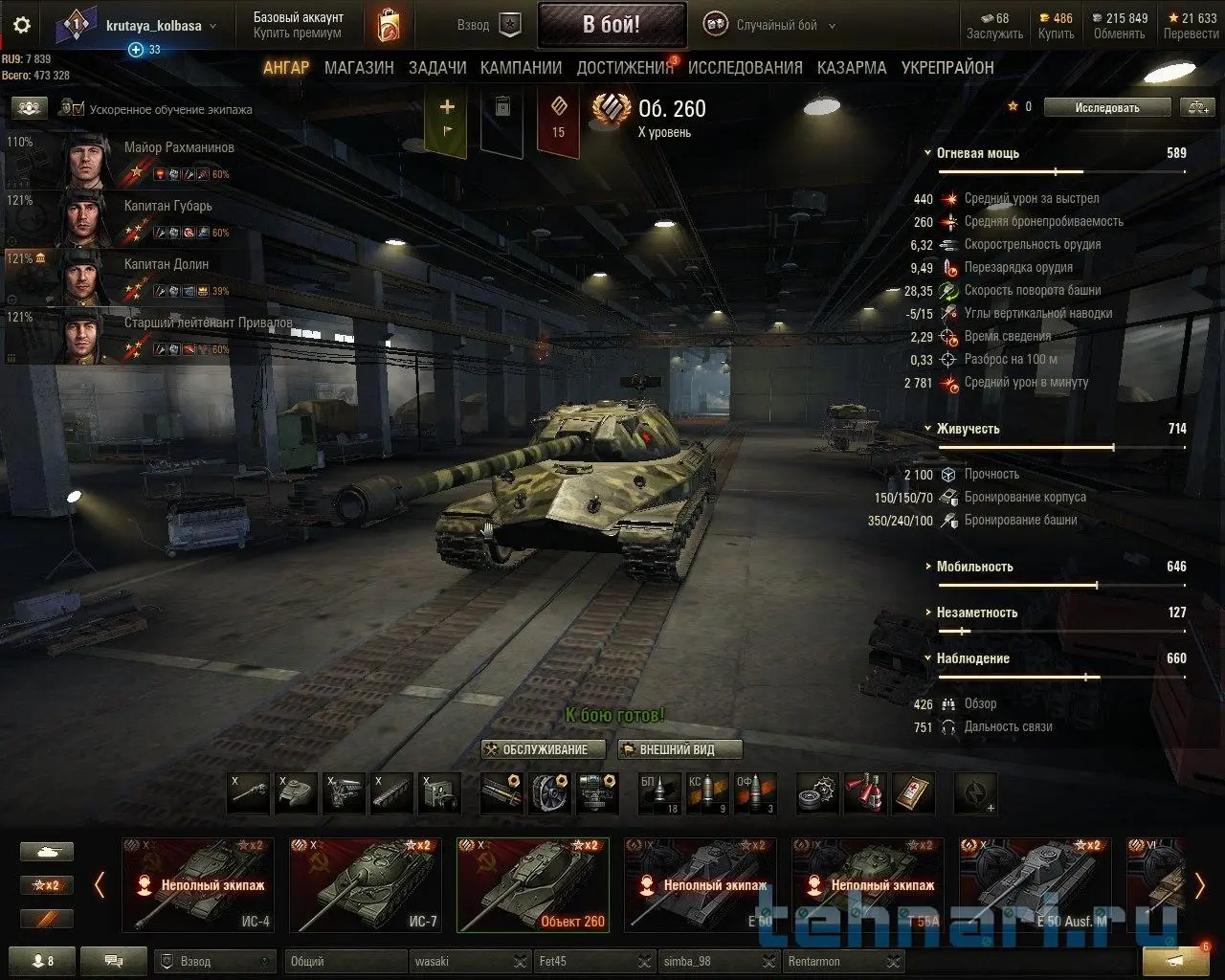Open the ОБСЛУЖИВАНИЕ service window
Viewport: 1225px width, 980px height.
click(x=545, y=749)
